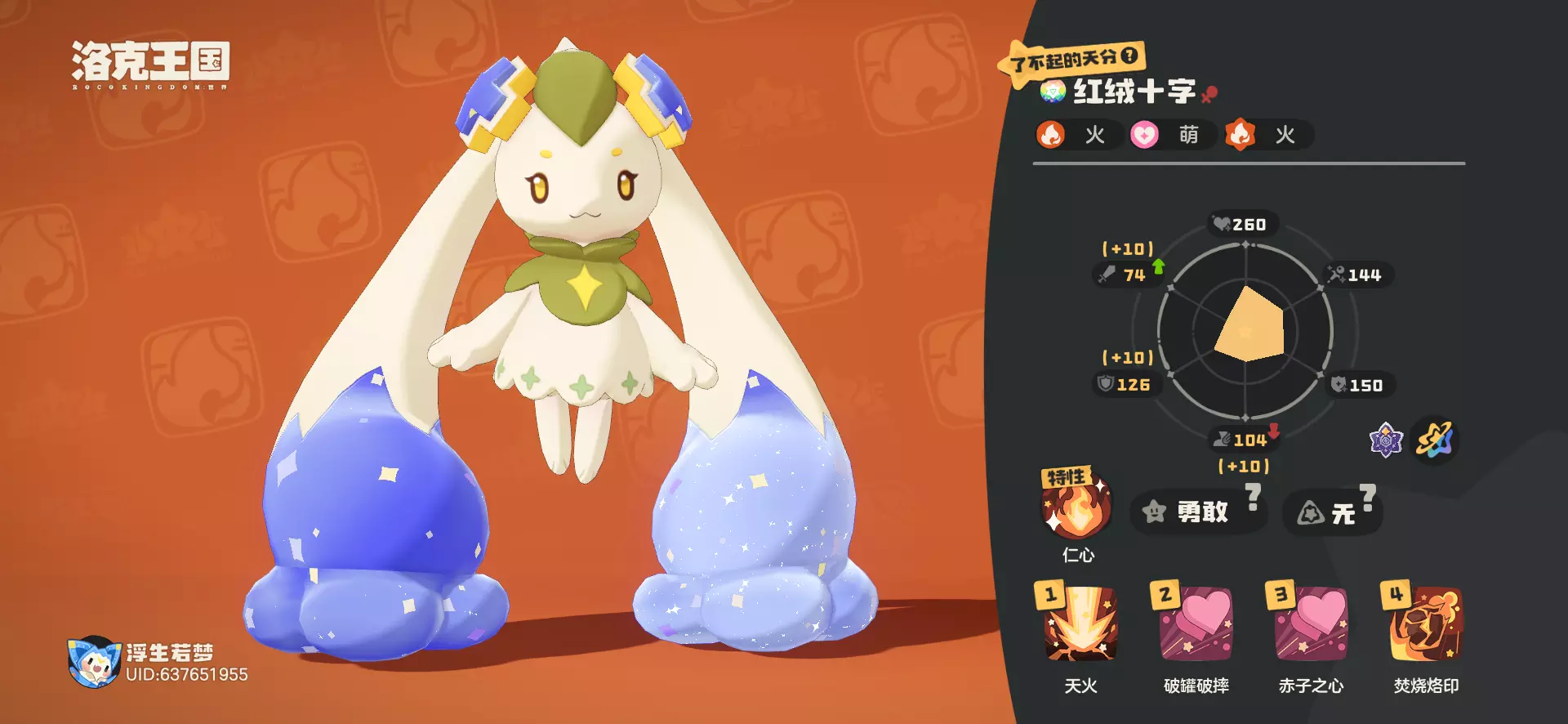
Task: Open the 了不起的天分 talent help
Action: (1129, 56)
